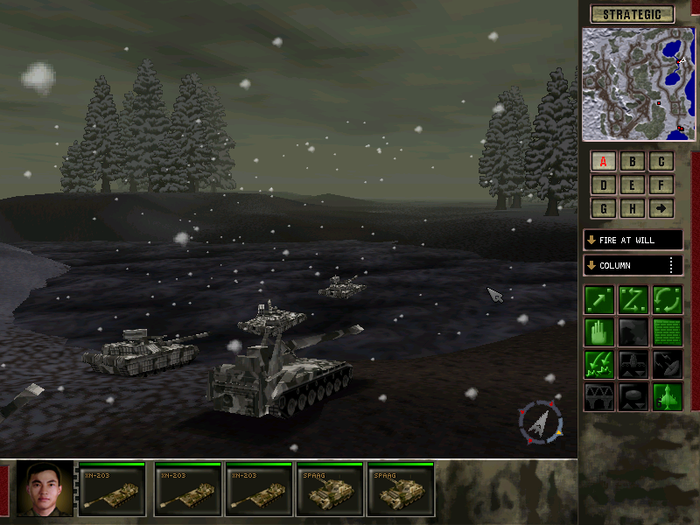Select the first XM-203 unit card
700x525 pixels.
point(109,489)
